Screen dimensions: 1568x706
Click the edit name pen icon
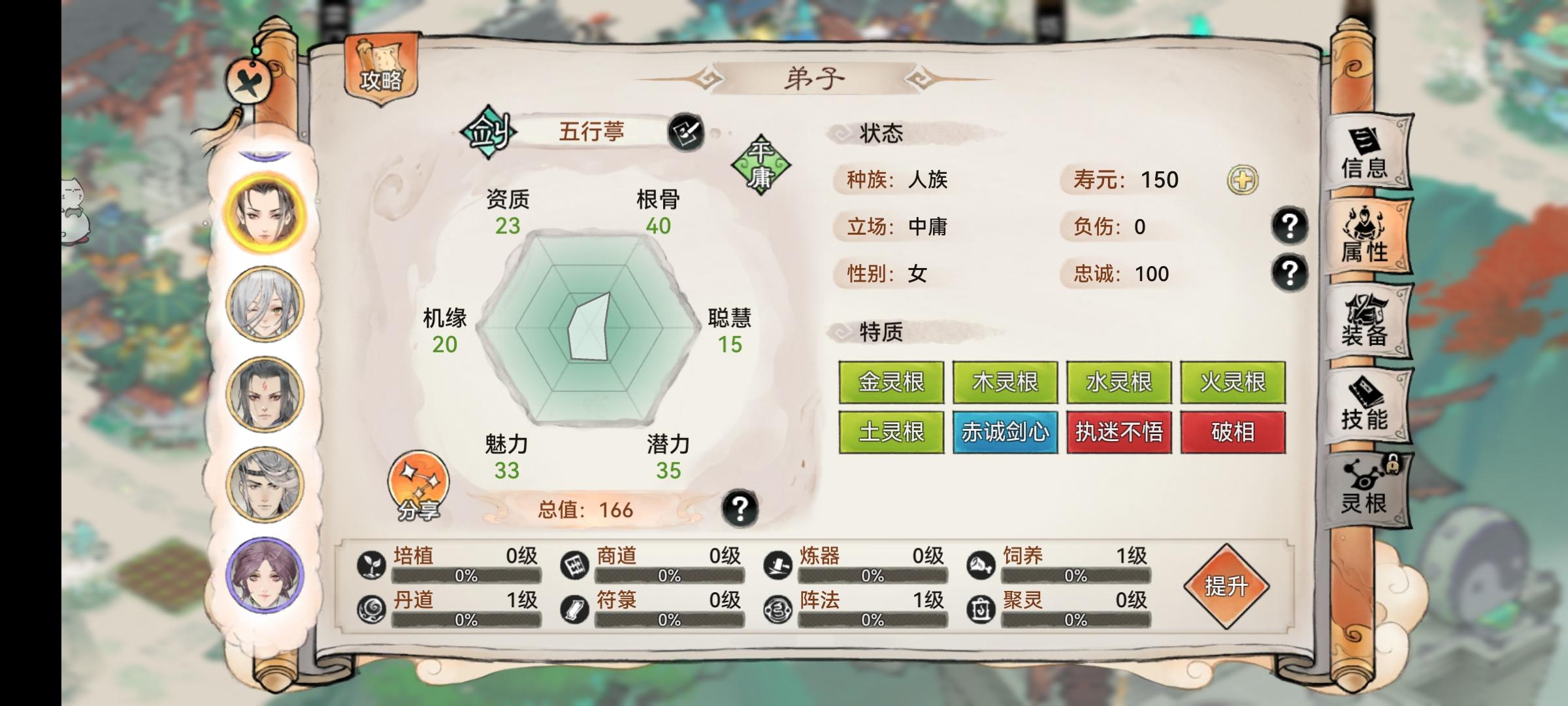689,131
